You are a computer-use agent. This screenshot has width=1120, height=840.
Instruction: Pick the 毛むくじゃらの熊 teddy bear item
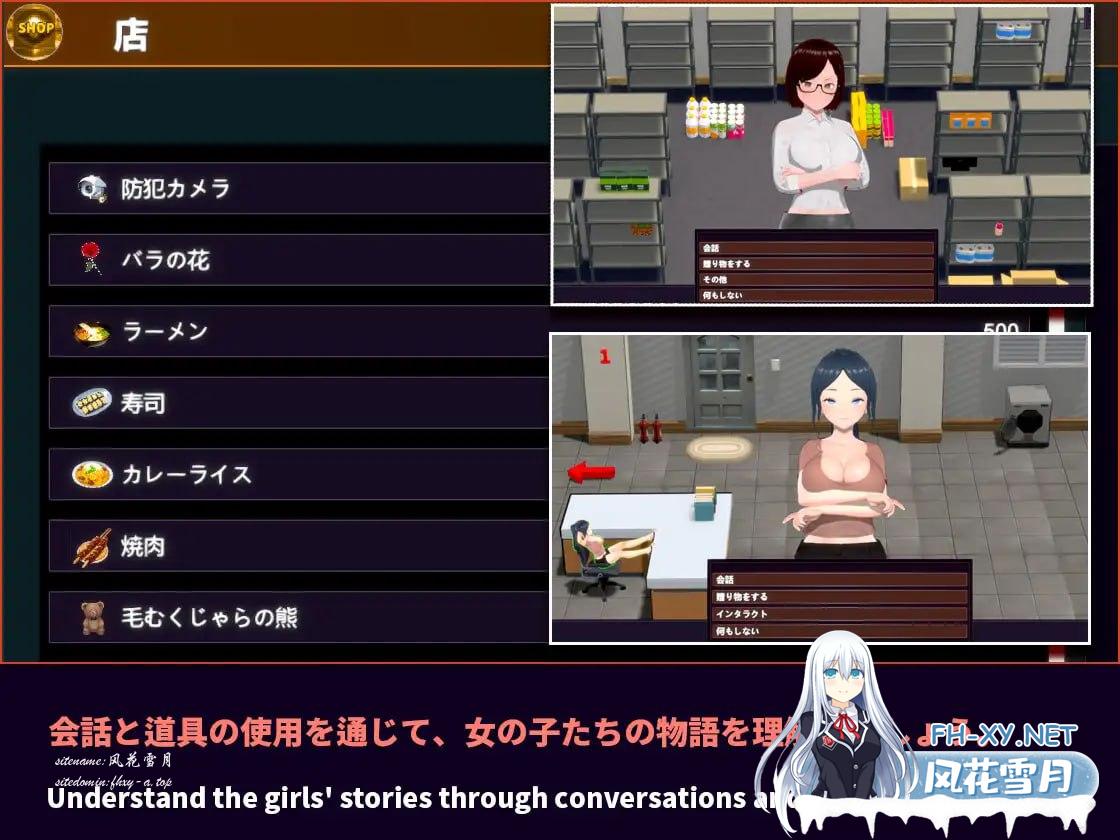pyautogui.click(x=298, y=618)
